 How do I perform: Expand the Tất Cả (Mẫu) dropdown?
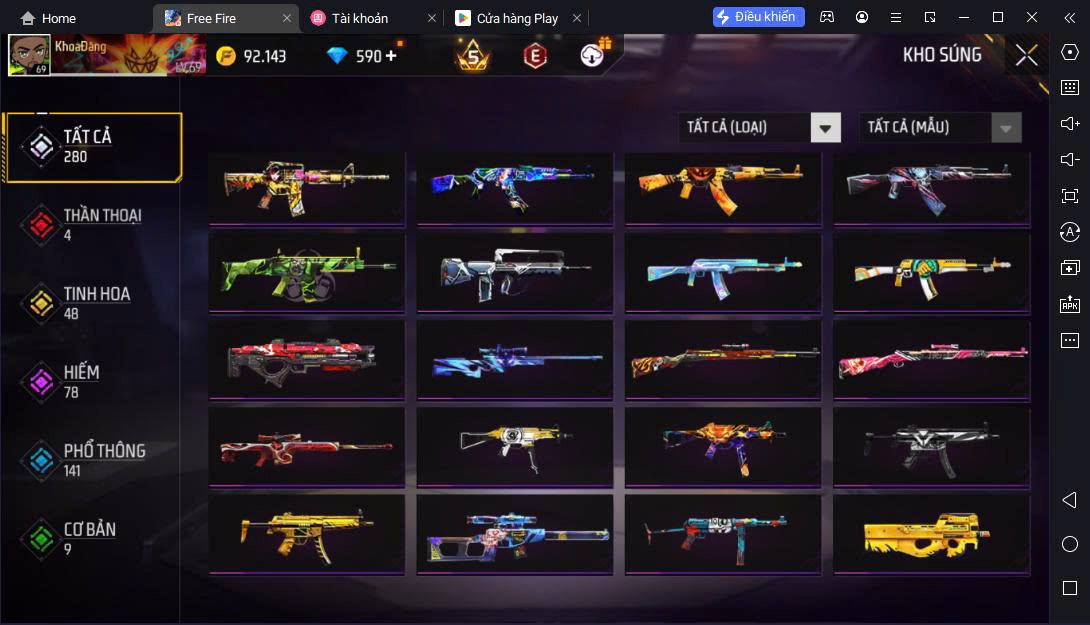tap(940, 127)
